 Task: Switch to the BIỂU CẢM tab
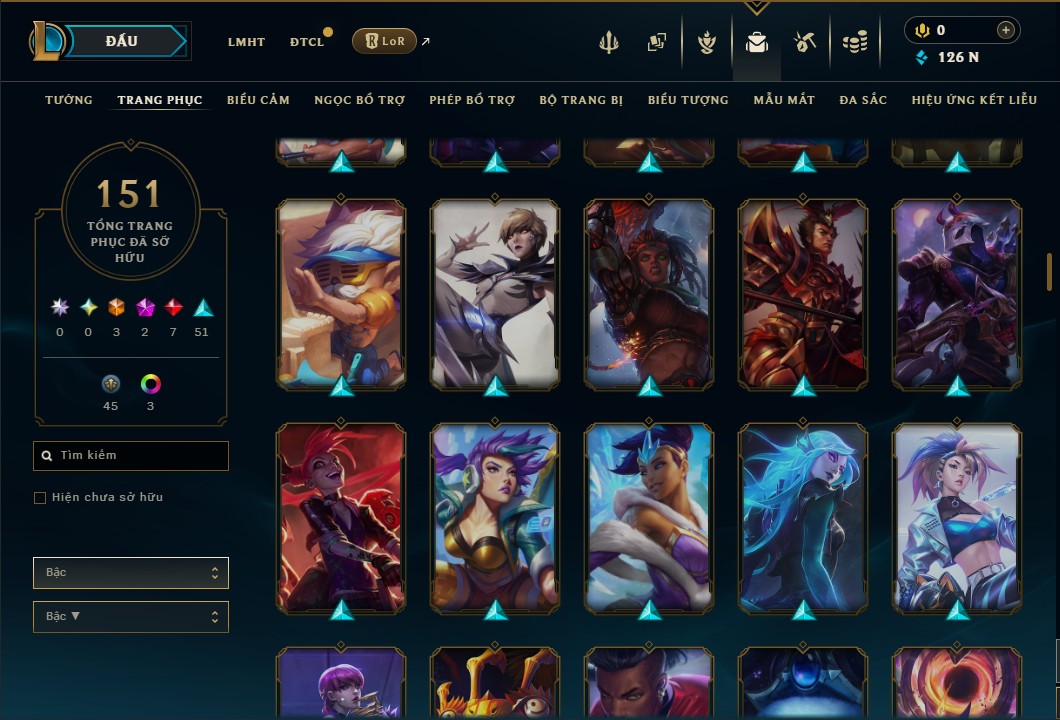tap(258, 100)
